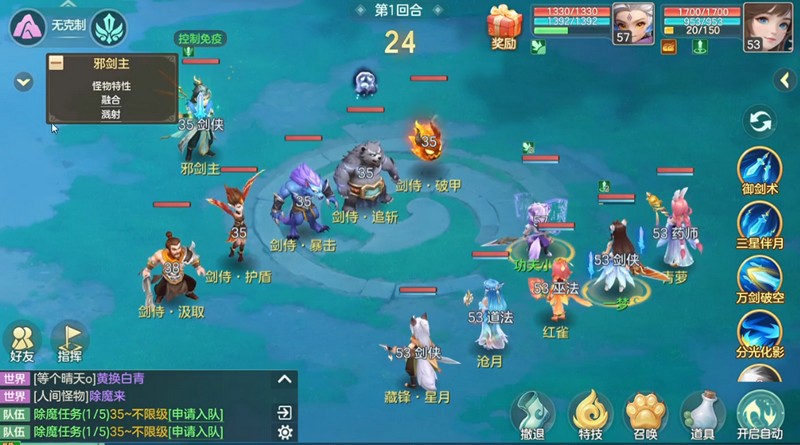Collapse the side panel with the left arrow
The height and width of the screenshot is (445, 800).
785,80
